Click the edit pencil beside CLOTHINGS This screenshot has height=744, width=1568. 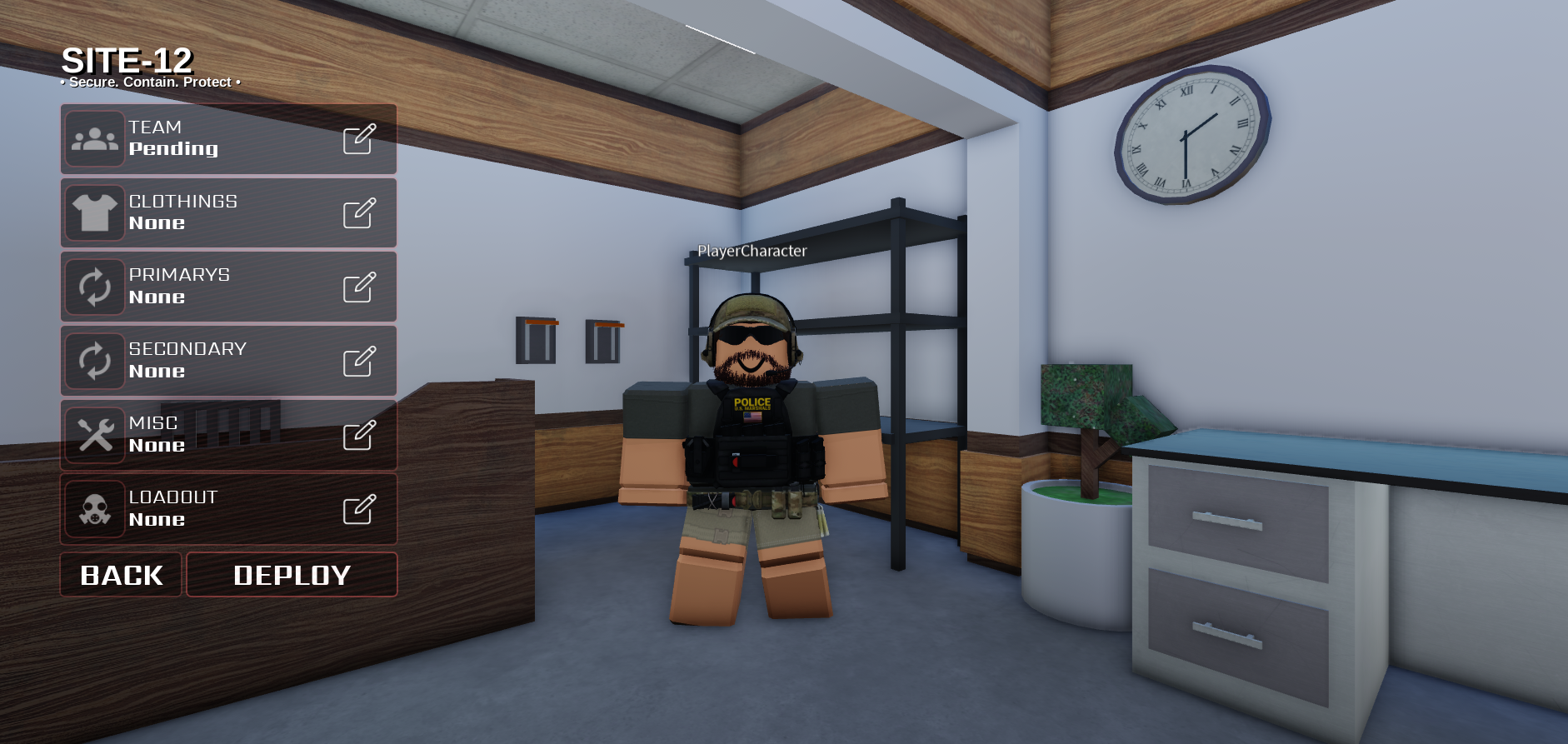click(359, 212)
